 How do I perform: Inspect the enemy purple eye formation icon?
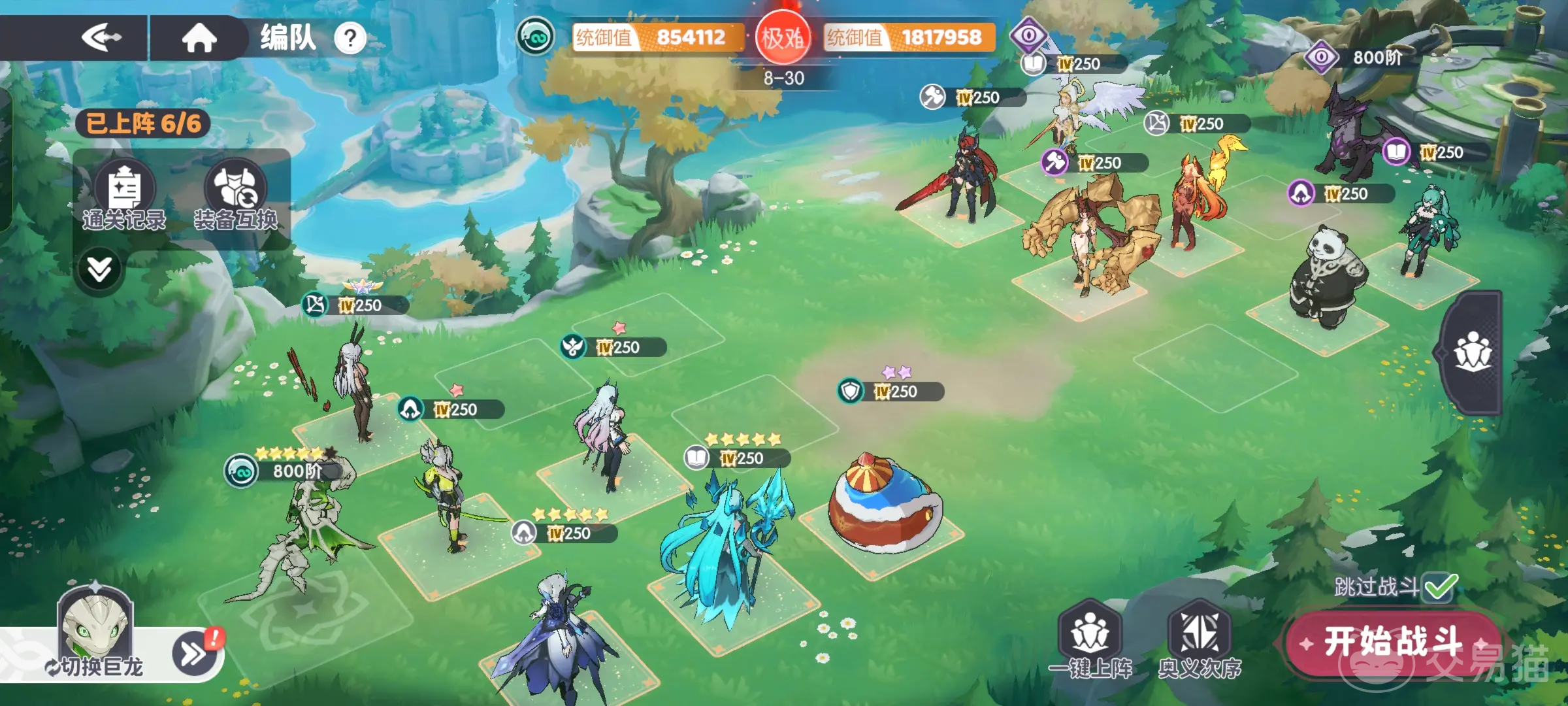tap(1028, 35)
